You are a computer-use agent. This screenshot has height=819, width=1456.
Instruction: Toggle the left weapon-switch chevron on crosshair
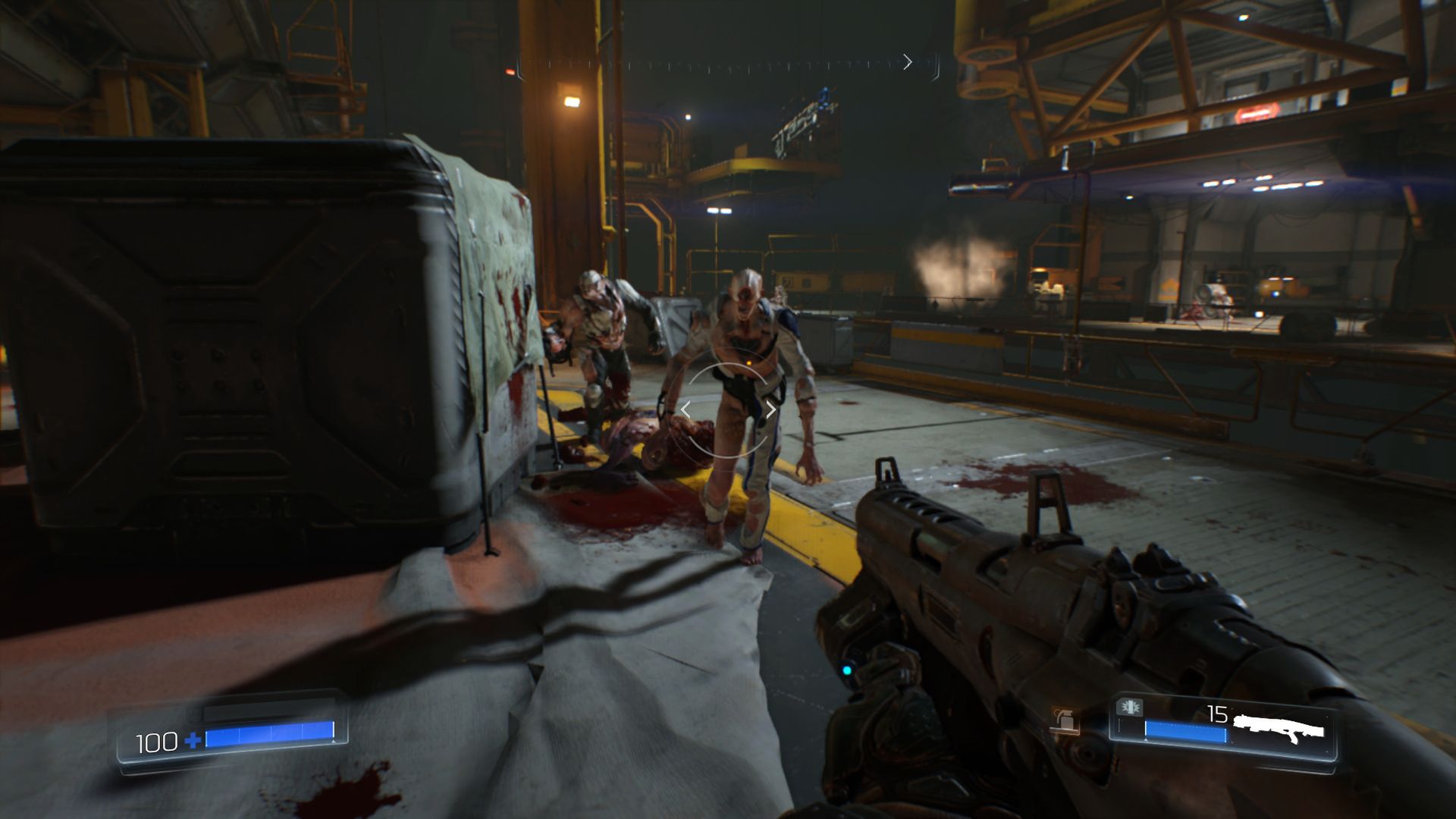(x=685, y=409)
